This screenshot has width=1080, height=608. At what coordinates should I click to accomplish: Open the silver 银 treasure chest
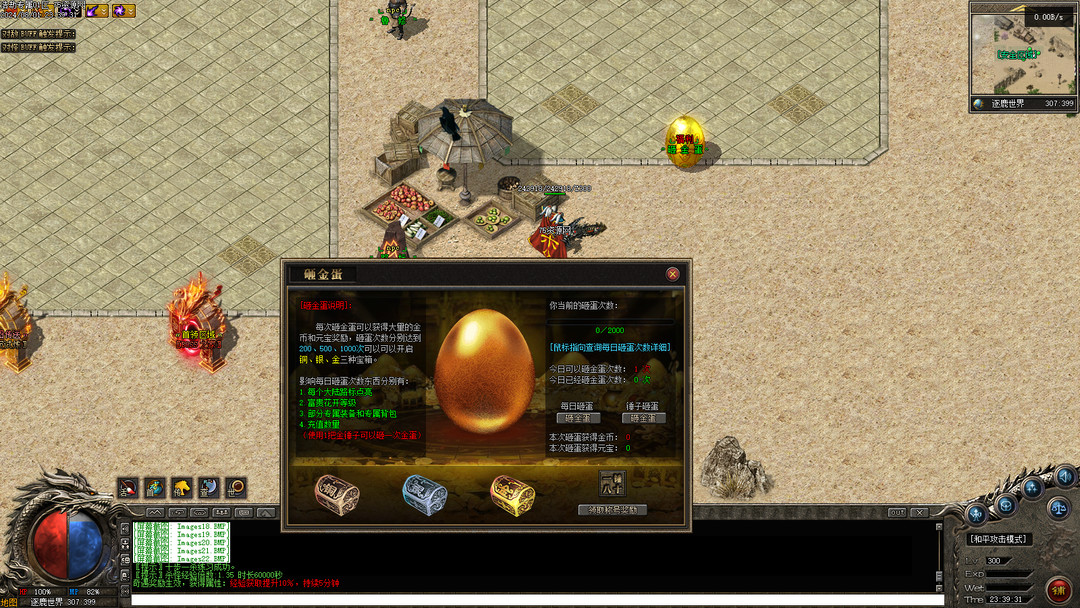tap(424, 493)
